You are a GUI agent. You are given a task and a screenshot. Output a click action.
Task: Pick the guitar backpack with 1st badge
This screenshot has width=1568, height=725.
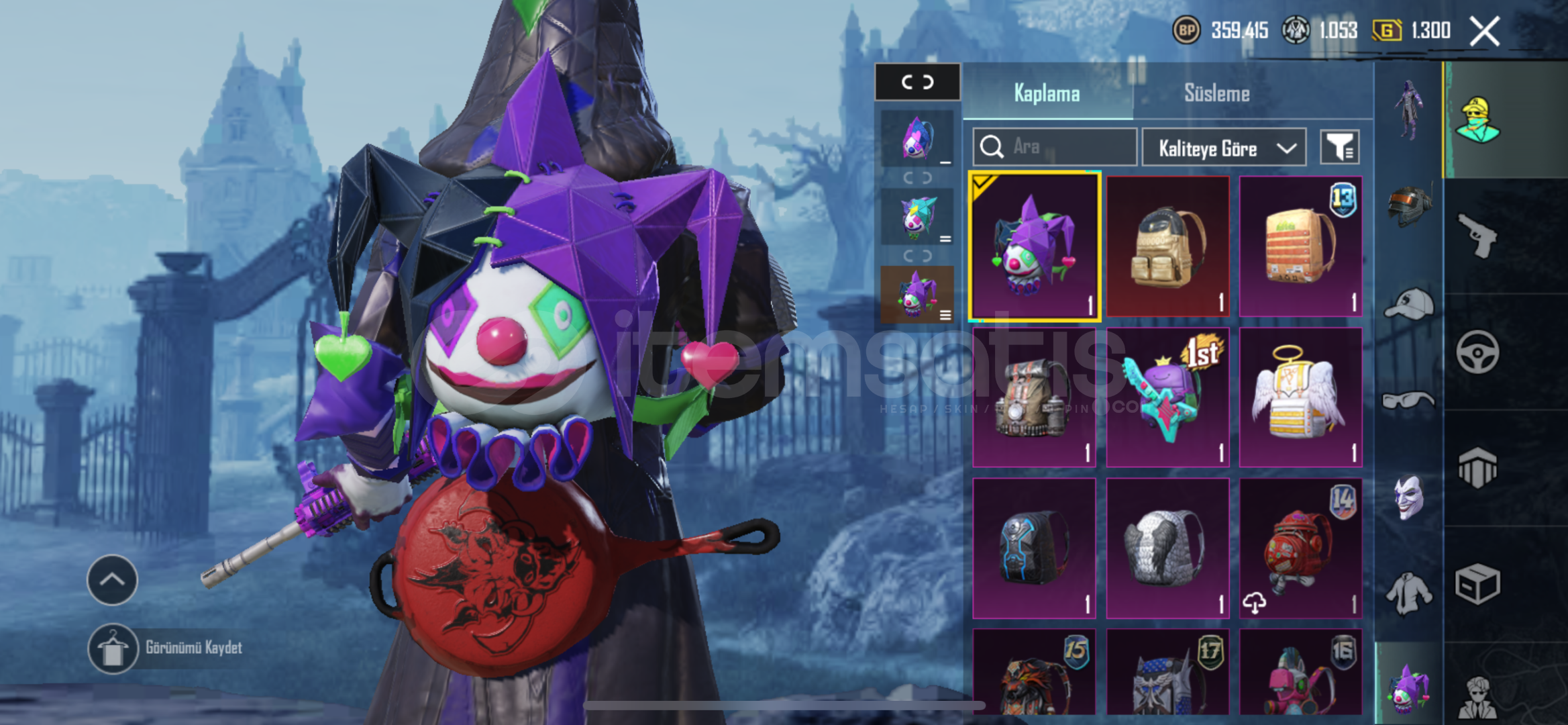(1167, 397)
